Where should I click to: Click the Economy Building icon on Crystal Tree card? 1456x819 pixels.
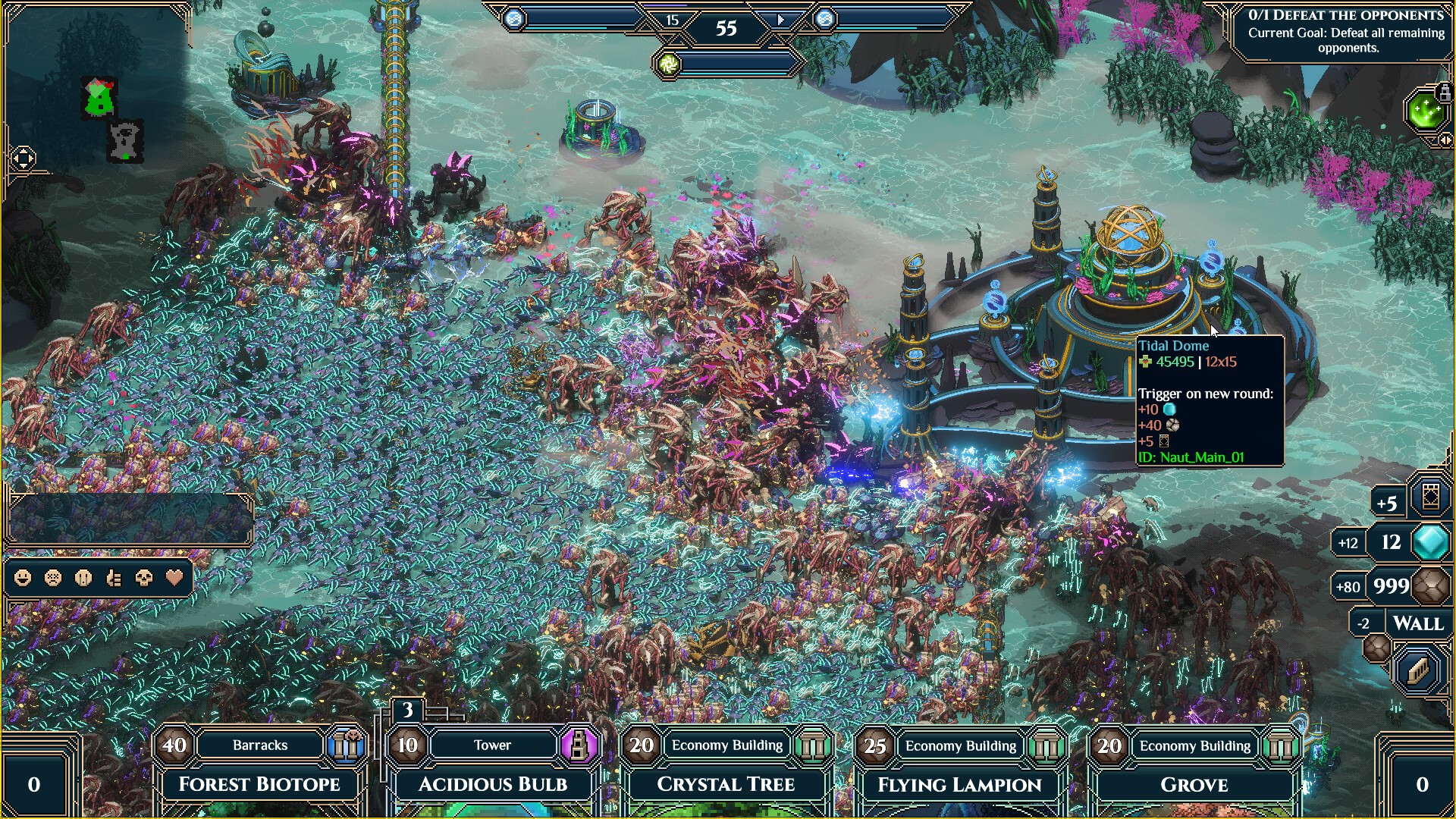coord(814,745)
